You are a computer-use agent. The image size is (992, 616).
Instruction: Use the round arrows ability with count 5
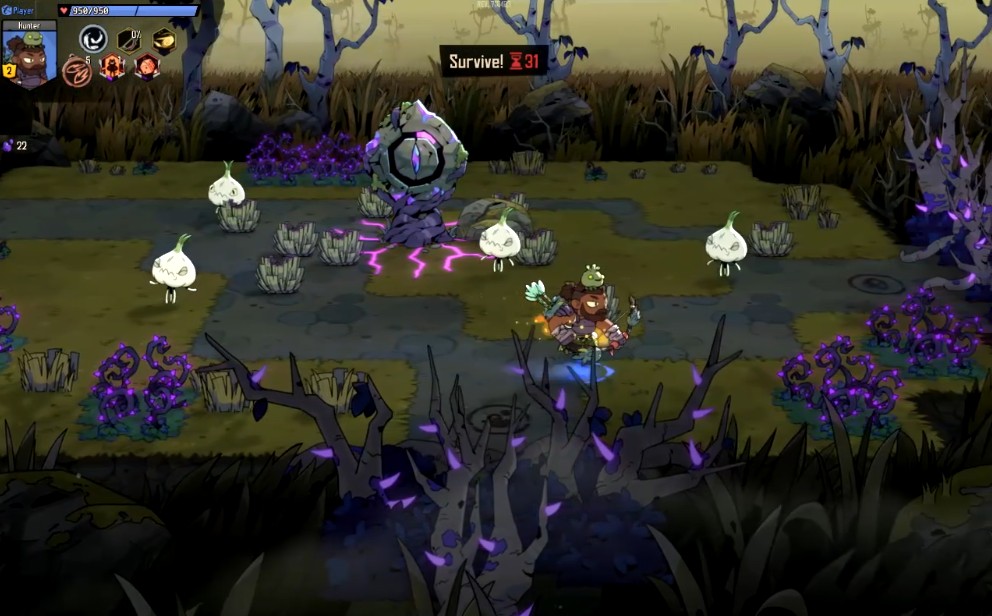point(77,70)
